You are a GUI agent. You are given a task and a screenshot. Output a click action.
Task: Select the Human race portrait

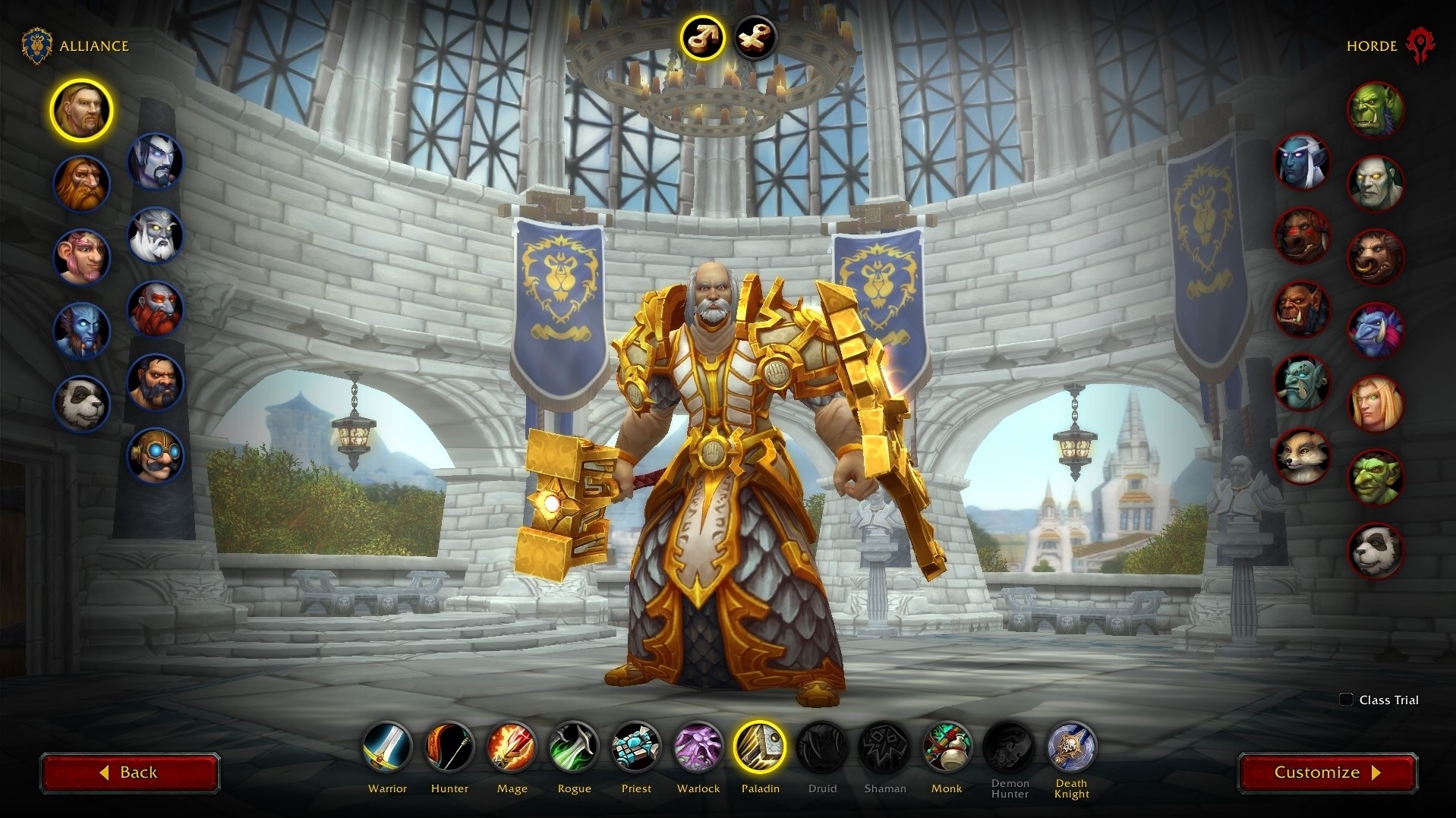(x=81, y=110)
